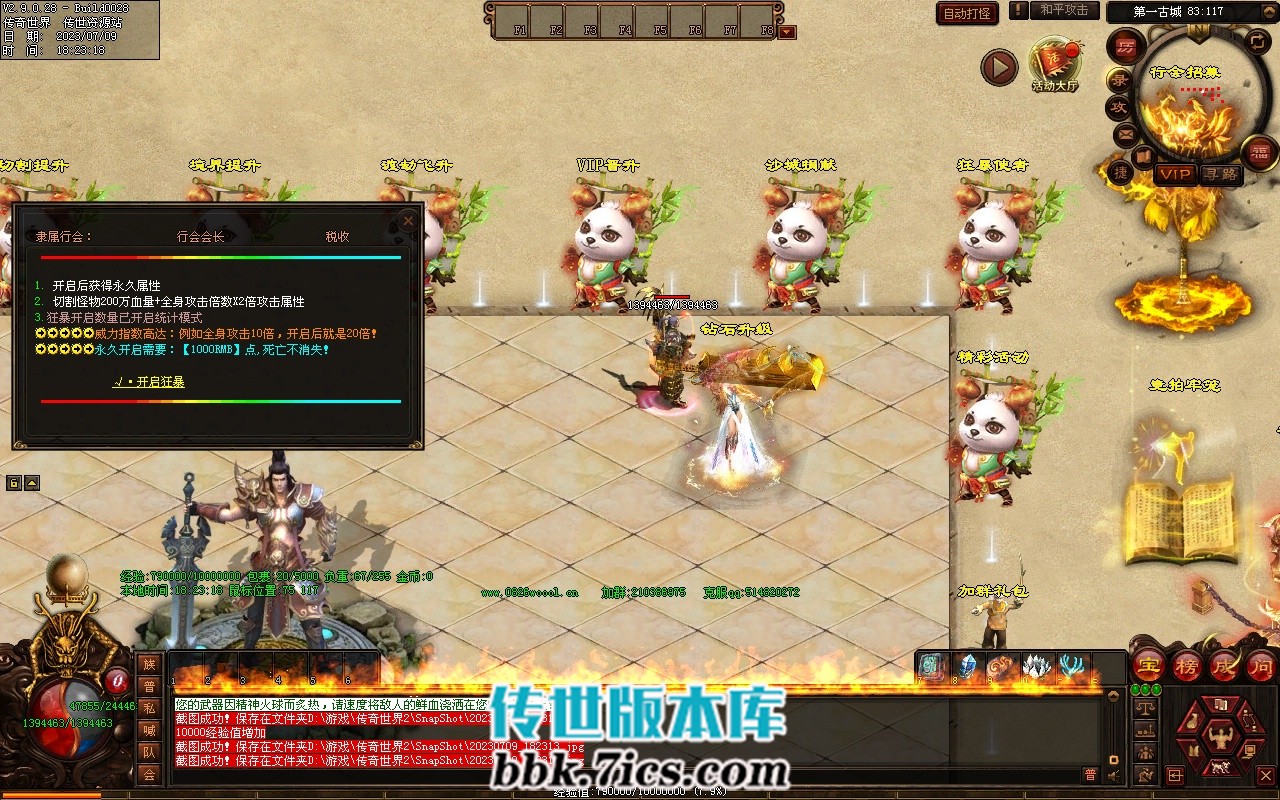Viewport: 1280px width, 800px height.
Task: Select the 开启狂暴 dialog option
Action: click(148, 382)
